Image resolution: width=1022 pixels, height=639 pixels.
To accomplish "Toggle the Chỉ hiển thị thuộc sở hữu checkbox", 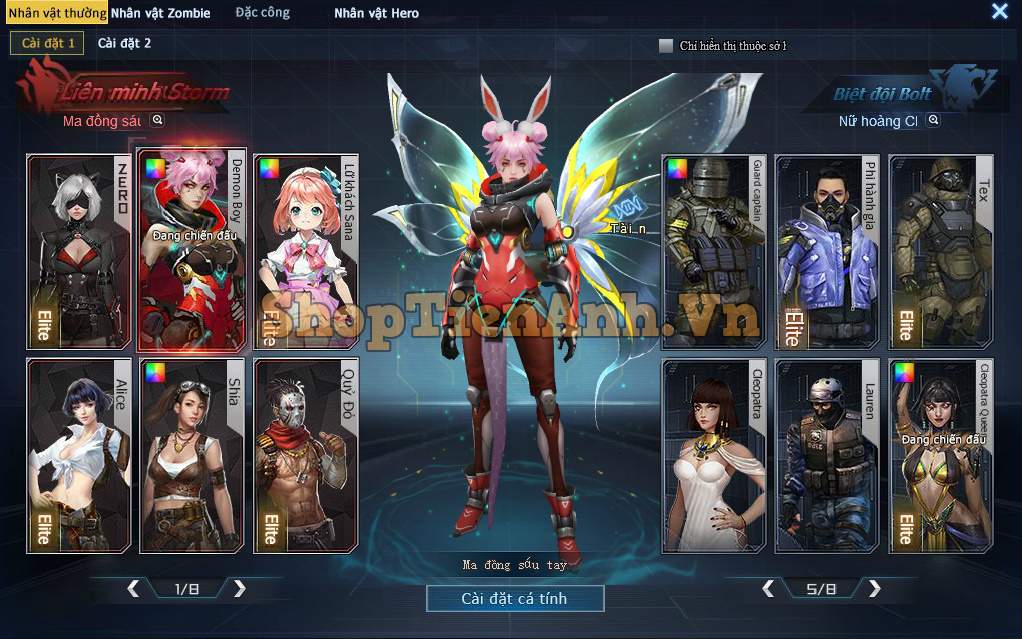I will pos(666,45).
